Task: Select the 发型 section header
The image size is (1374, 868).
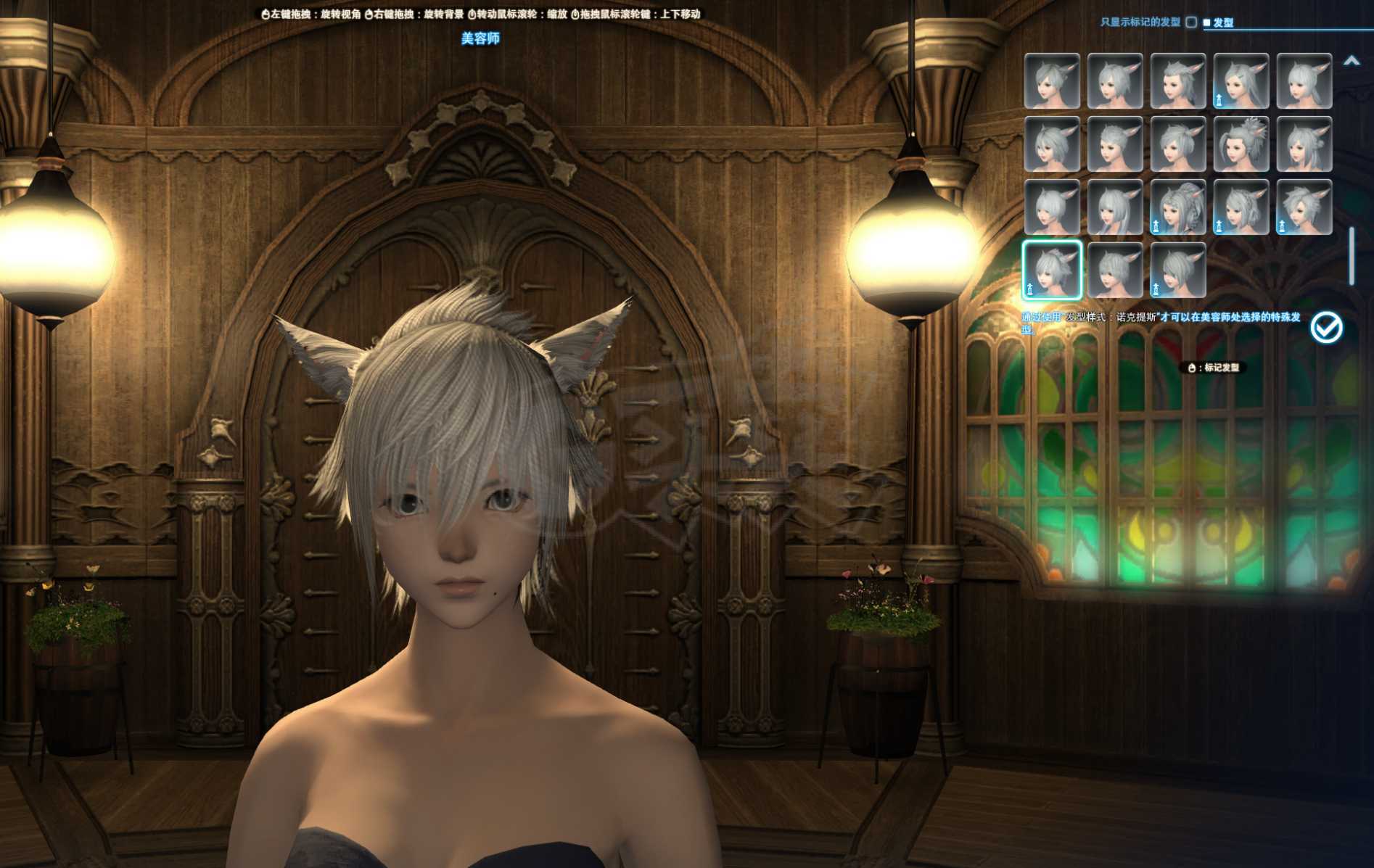Action: [1223, 22]
